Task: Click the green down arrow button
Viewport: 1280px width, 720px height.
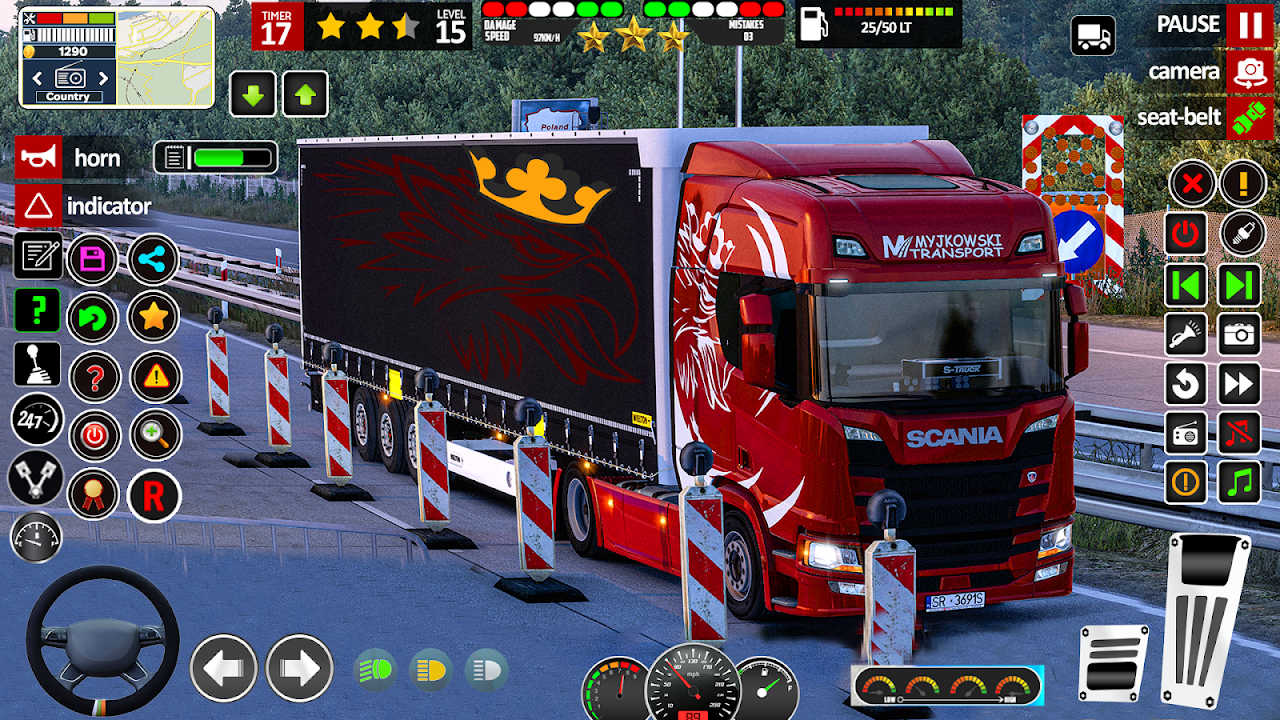Action: [x=253, y=95]
